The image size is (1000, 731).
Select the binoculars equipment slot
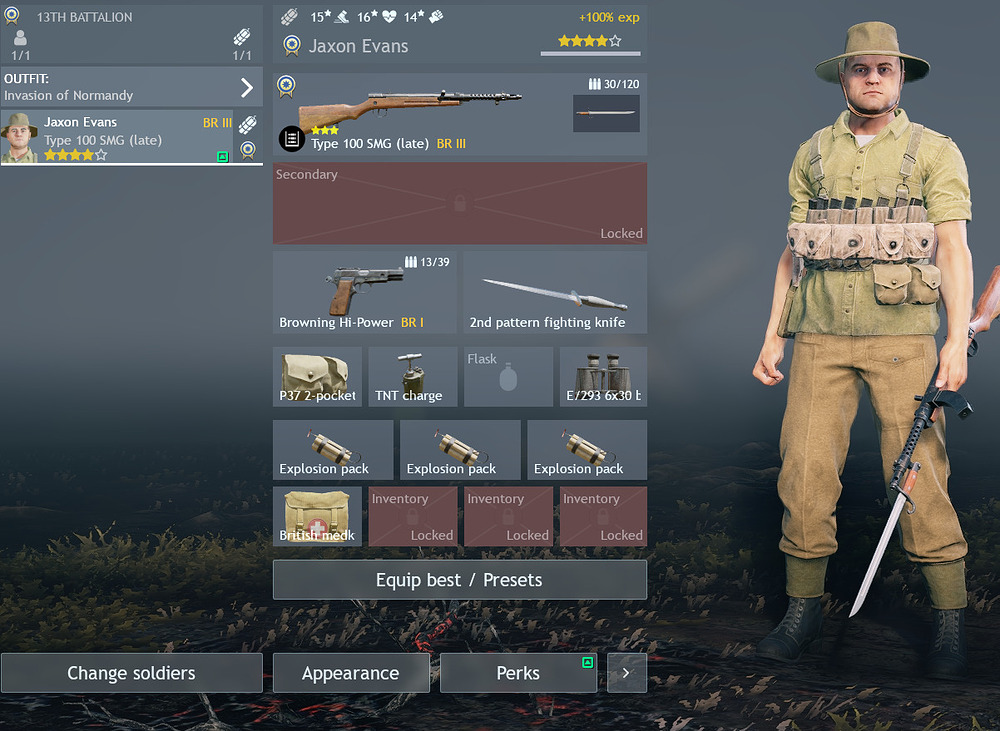click(x=603, y=377)
